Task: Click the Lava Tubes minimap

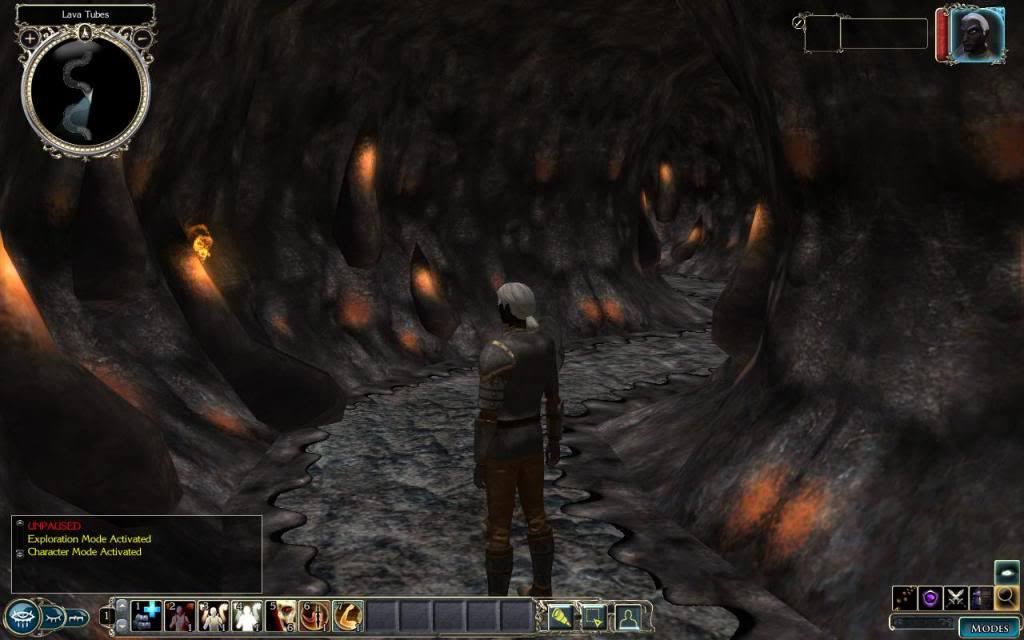Action: (x=86, y=92)
